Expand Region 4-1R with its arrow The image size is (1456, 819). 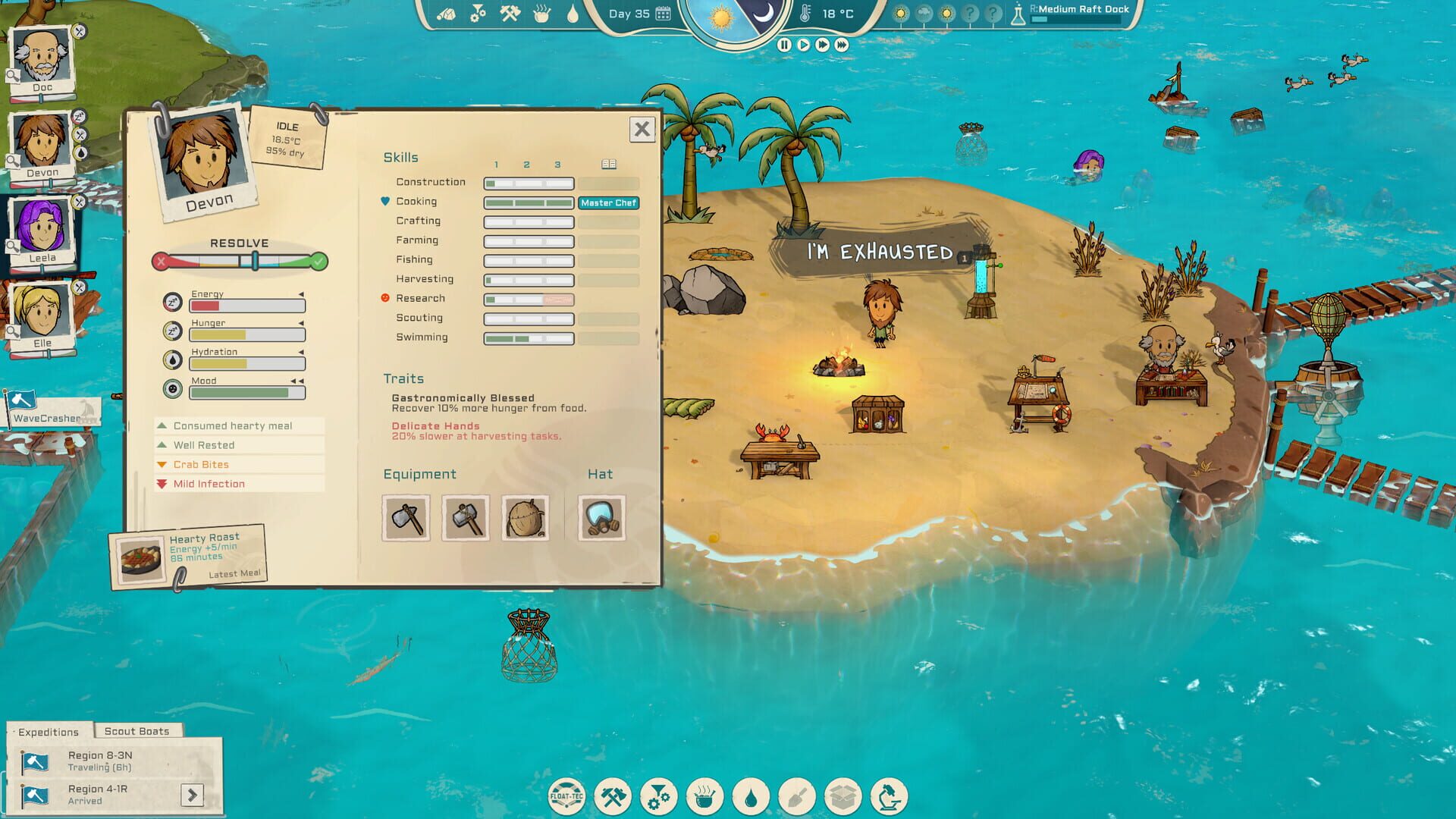[193, 795]
